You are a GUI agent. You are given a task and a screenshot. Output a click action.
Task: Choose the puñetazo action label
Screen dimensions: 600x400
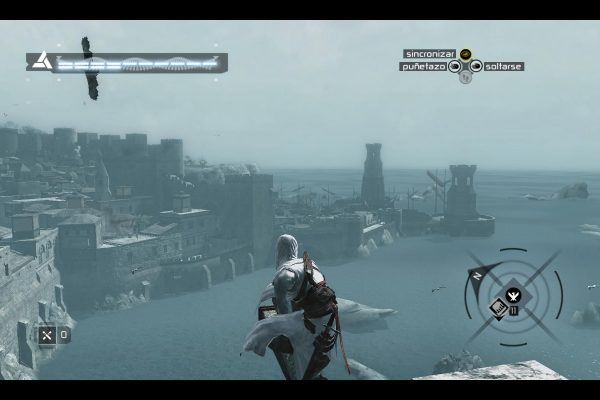[x=422, y=67]
